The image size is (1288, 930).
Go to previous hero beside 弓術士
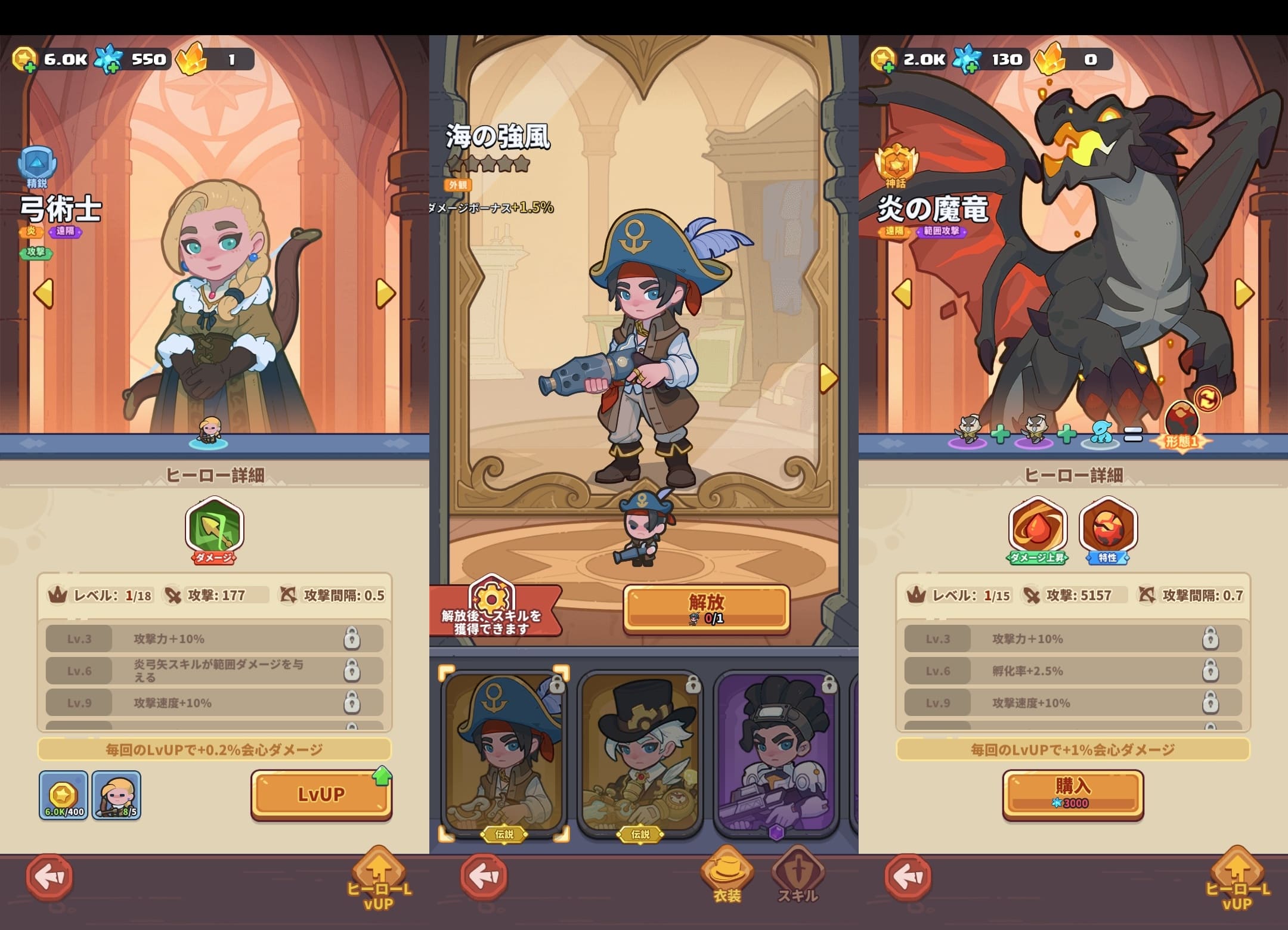click(x=44, y=293)
